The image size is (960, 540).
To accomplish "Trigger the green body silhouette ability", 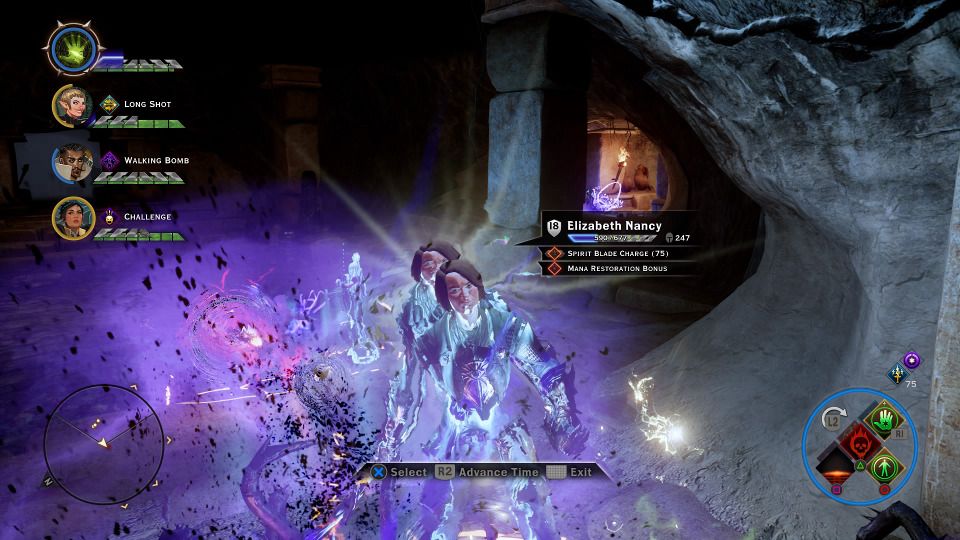I will tap(882, 465).
